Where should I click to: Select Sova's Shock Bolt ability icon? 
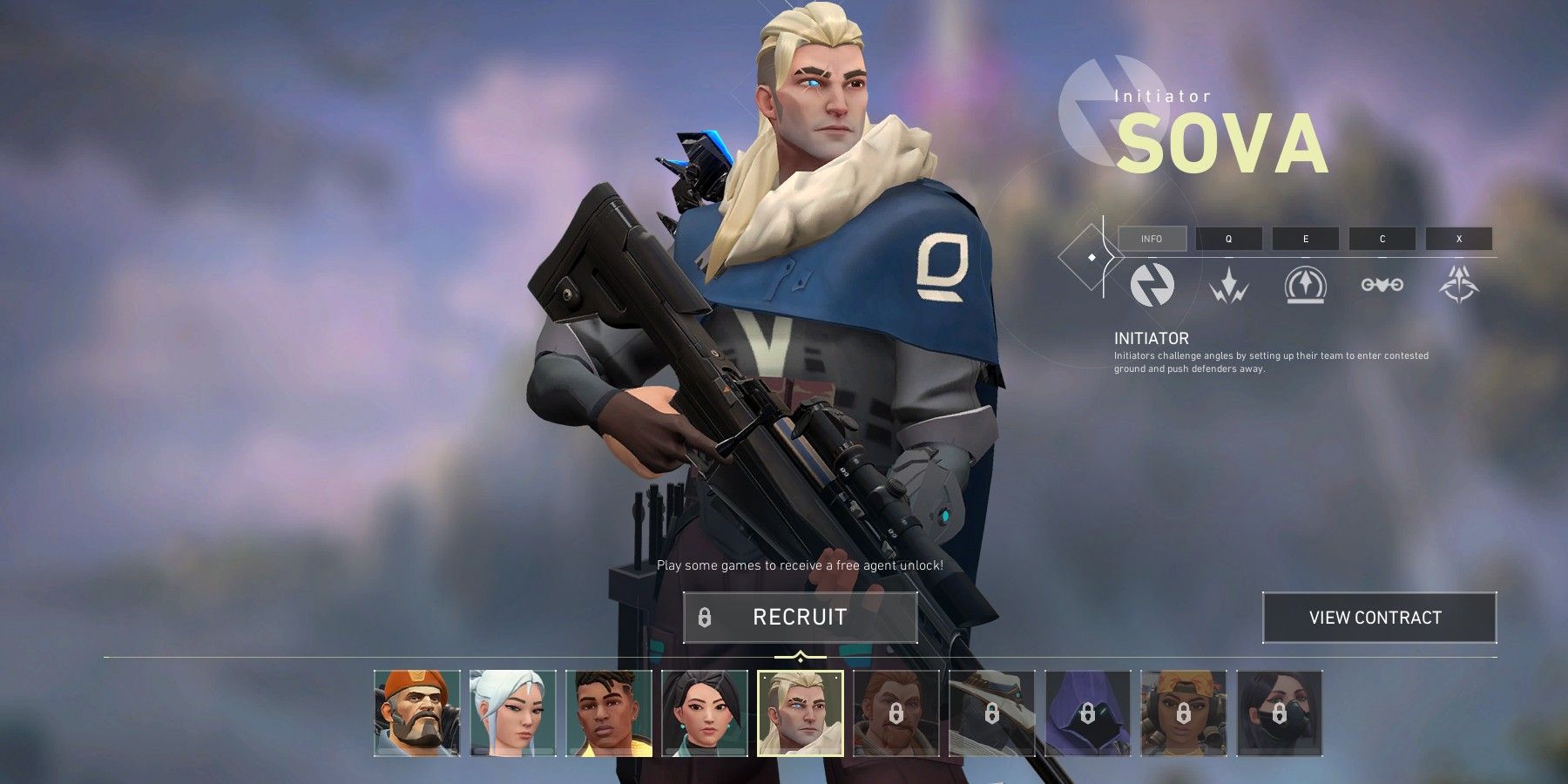(1229, 287)
